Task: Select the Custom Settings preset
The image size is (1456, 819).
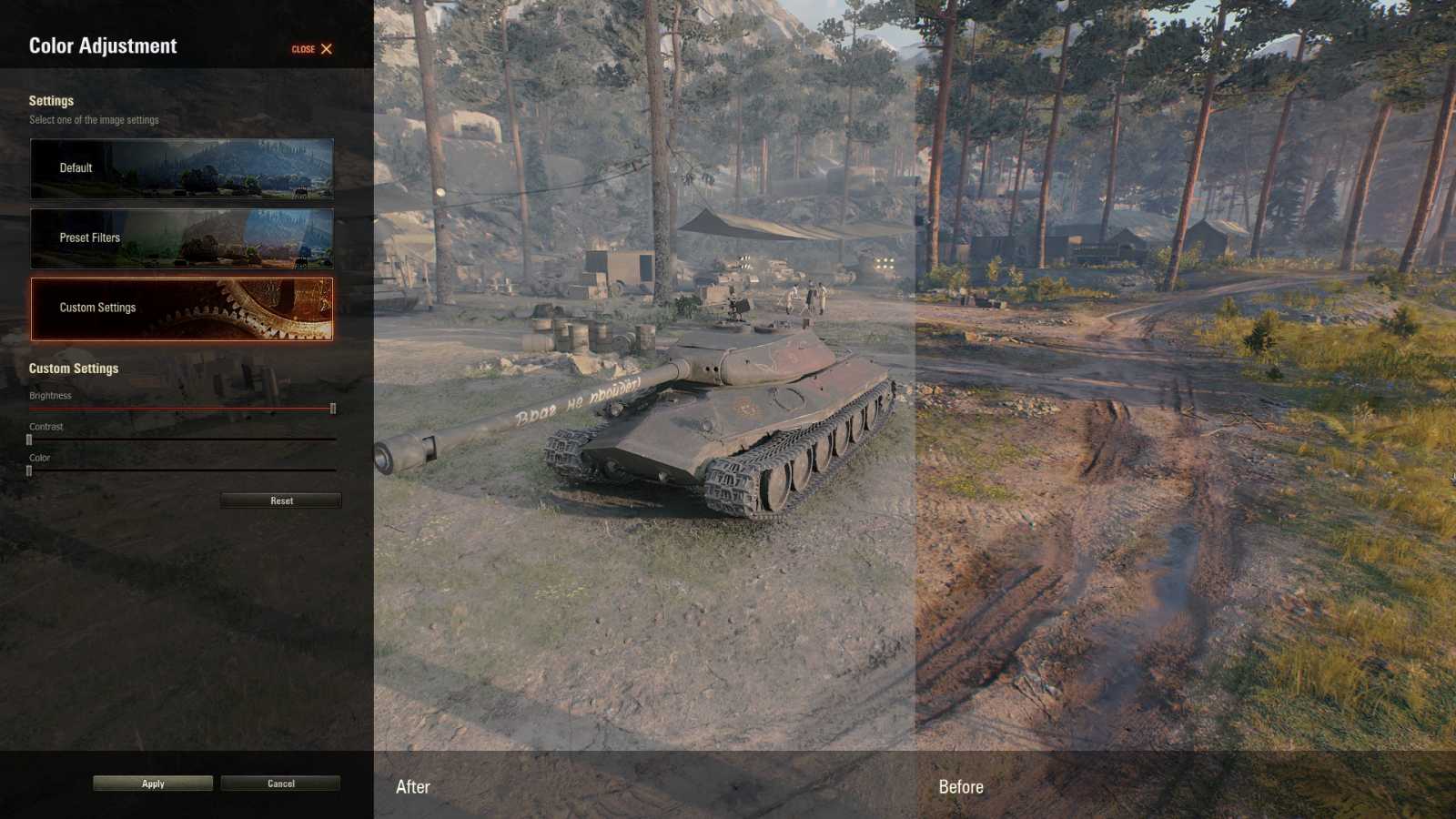Action: click(x=181, y=308)
